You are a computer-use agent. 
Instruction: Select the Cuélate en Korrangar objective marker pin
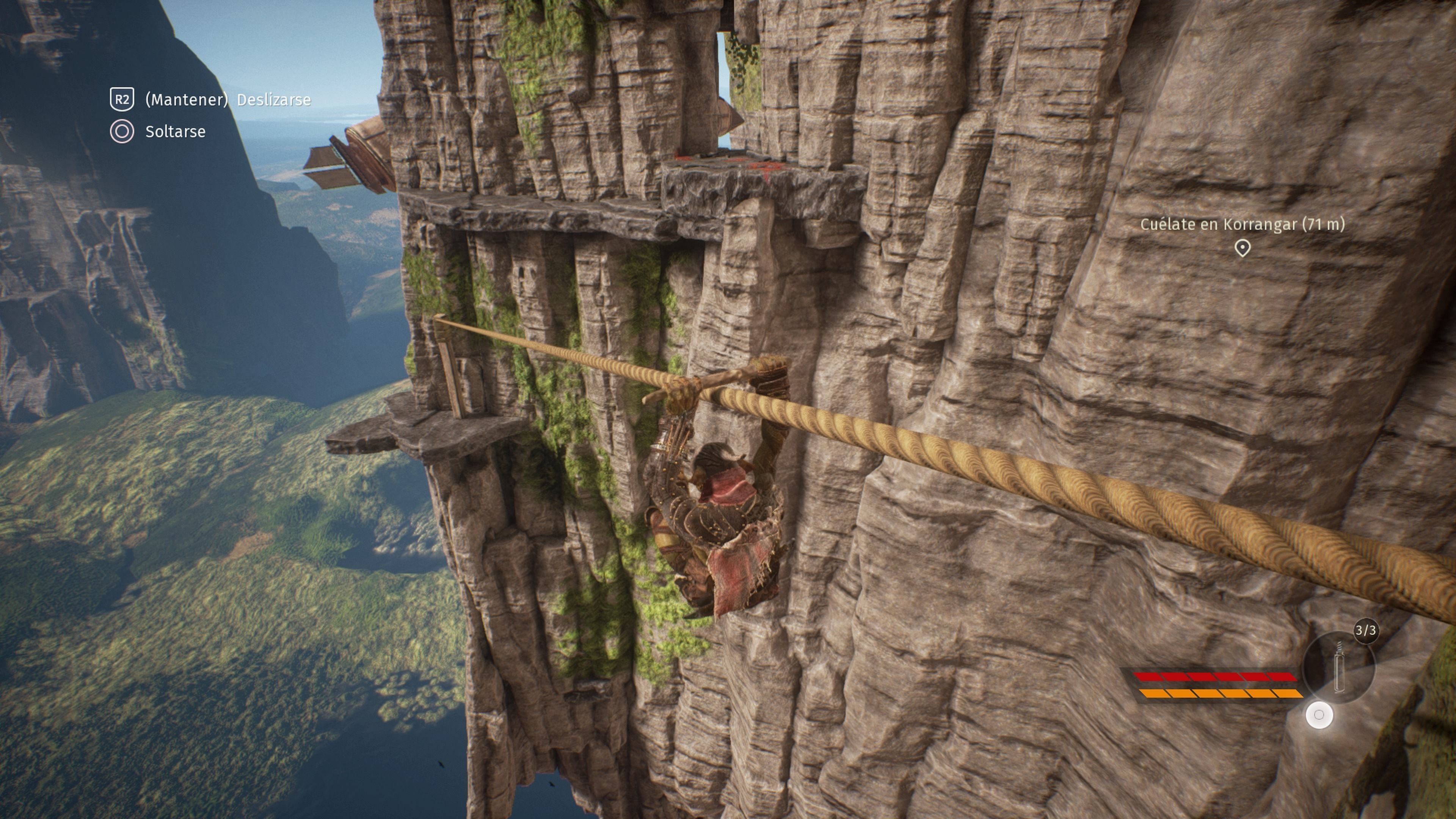pos(1242,248)
